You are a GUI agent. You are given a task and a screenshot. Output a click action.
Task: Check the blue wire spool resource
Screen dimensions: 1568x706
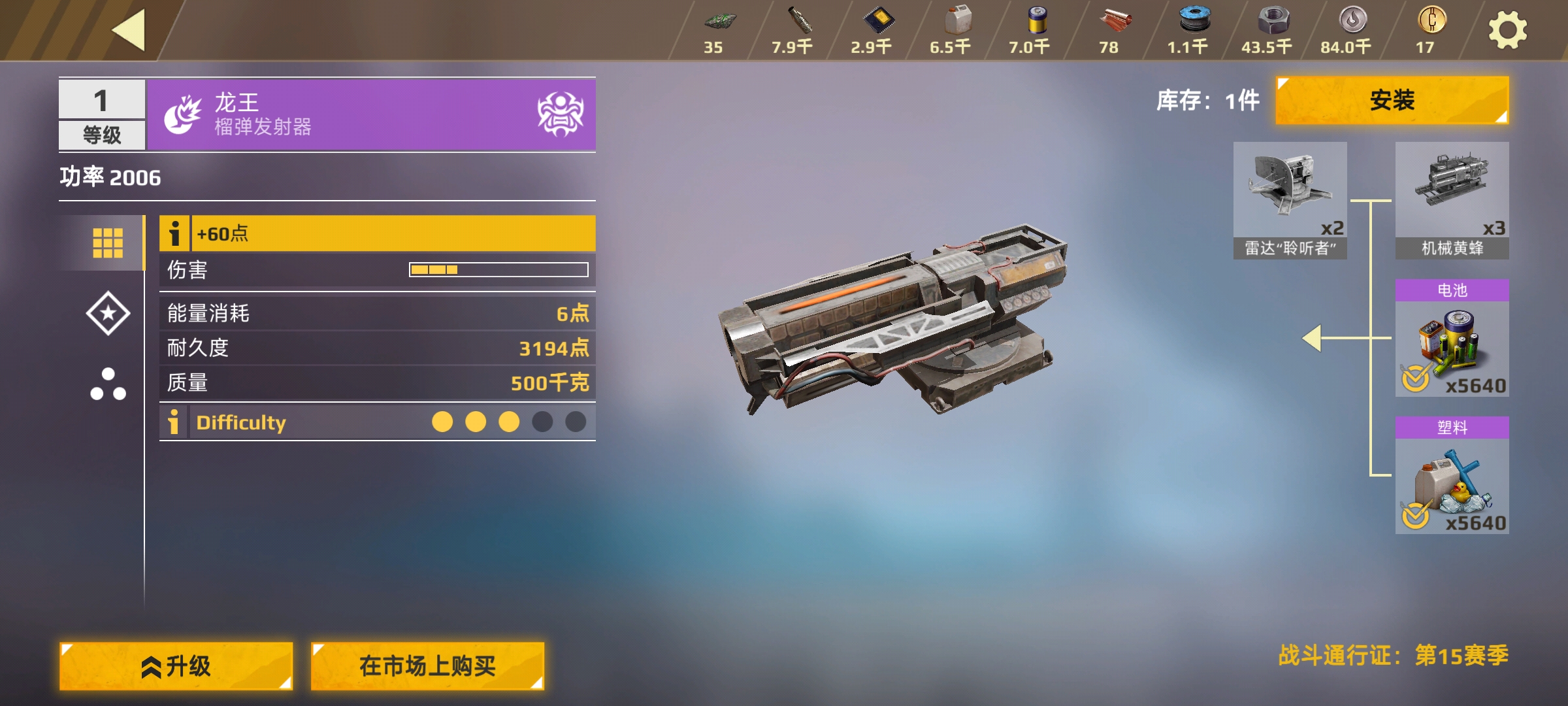coord(1194,21)
